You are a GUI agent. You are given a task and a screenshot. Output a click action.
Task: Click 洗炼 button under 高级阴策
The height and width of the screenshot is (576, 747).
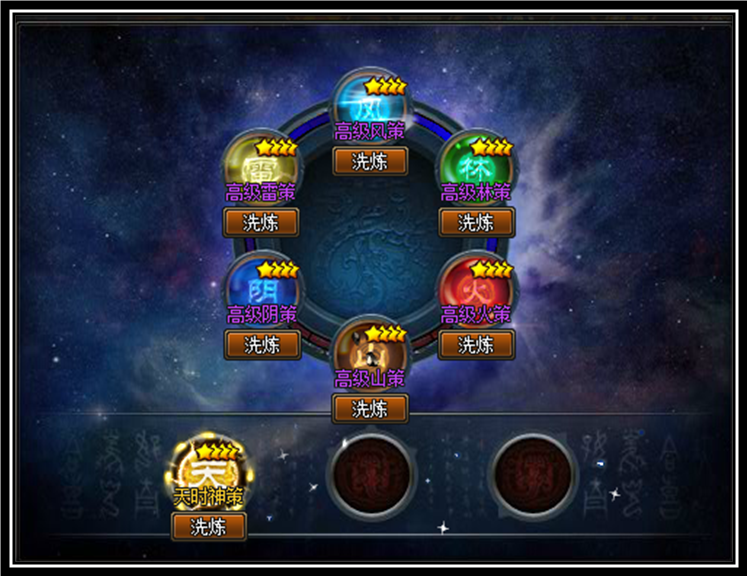tap(262, 345)
